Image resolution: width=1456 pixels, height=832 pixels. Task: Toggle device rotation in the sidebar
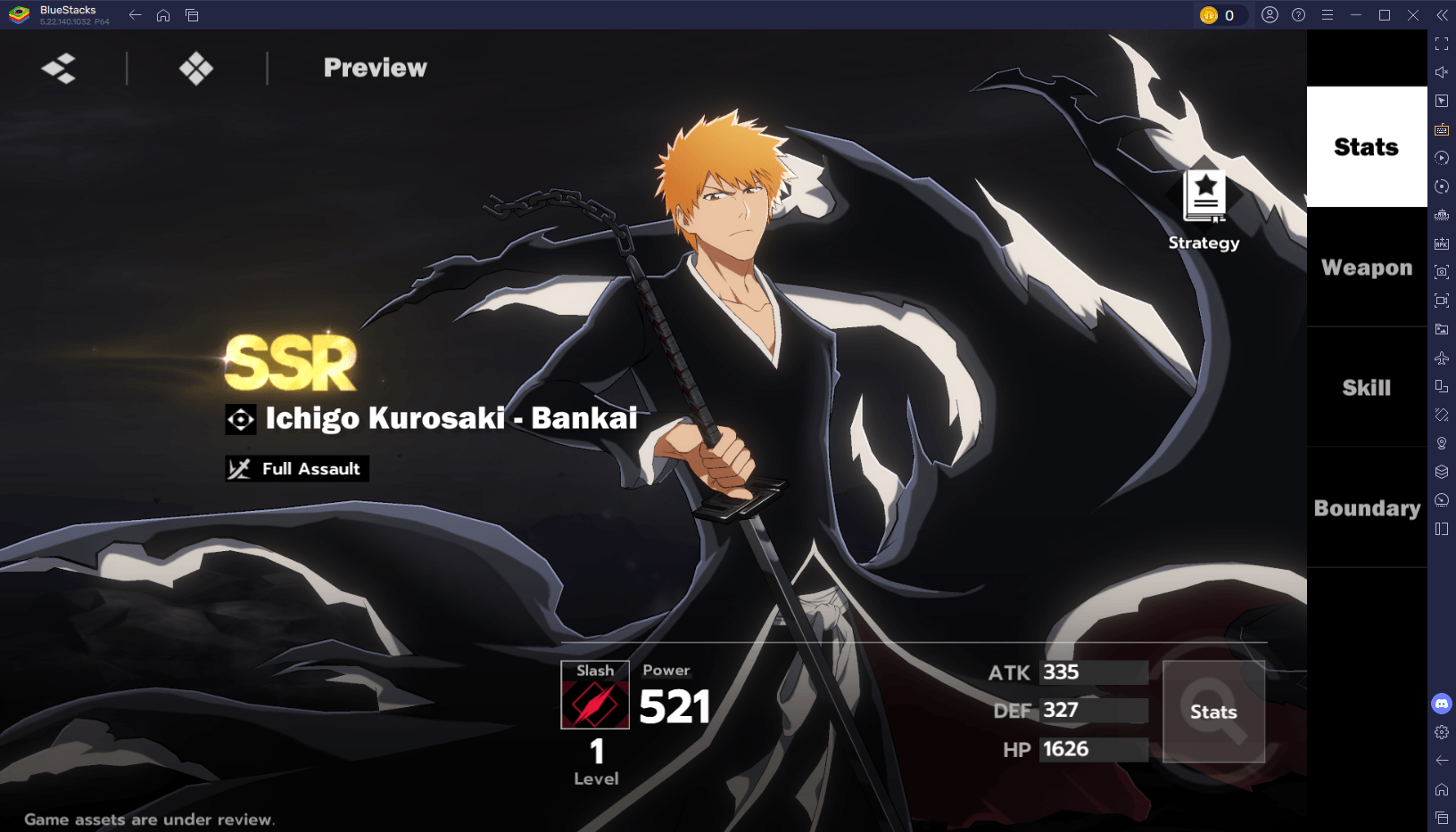click(x=1443, y=388)
